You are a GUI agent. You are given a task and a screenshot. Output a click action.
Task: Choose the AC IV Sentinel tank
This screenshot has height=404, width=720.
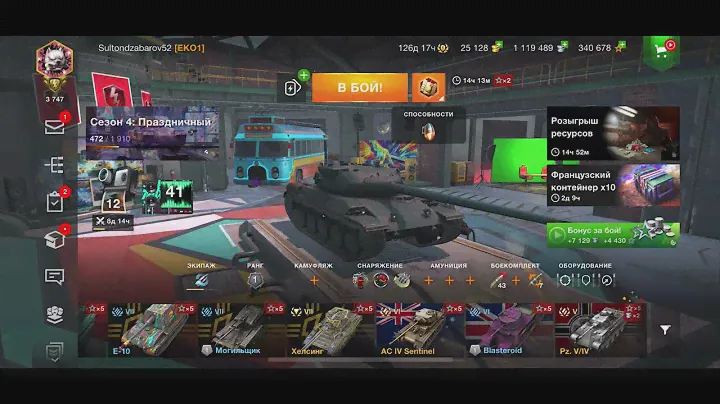click(x=416, y=329)
